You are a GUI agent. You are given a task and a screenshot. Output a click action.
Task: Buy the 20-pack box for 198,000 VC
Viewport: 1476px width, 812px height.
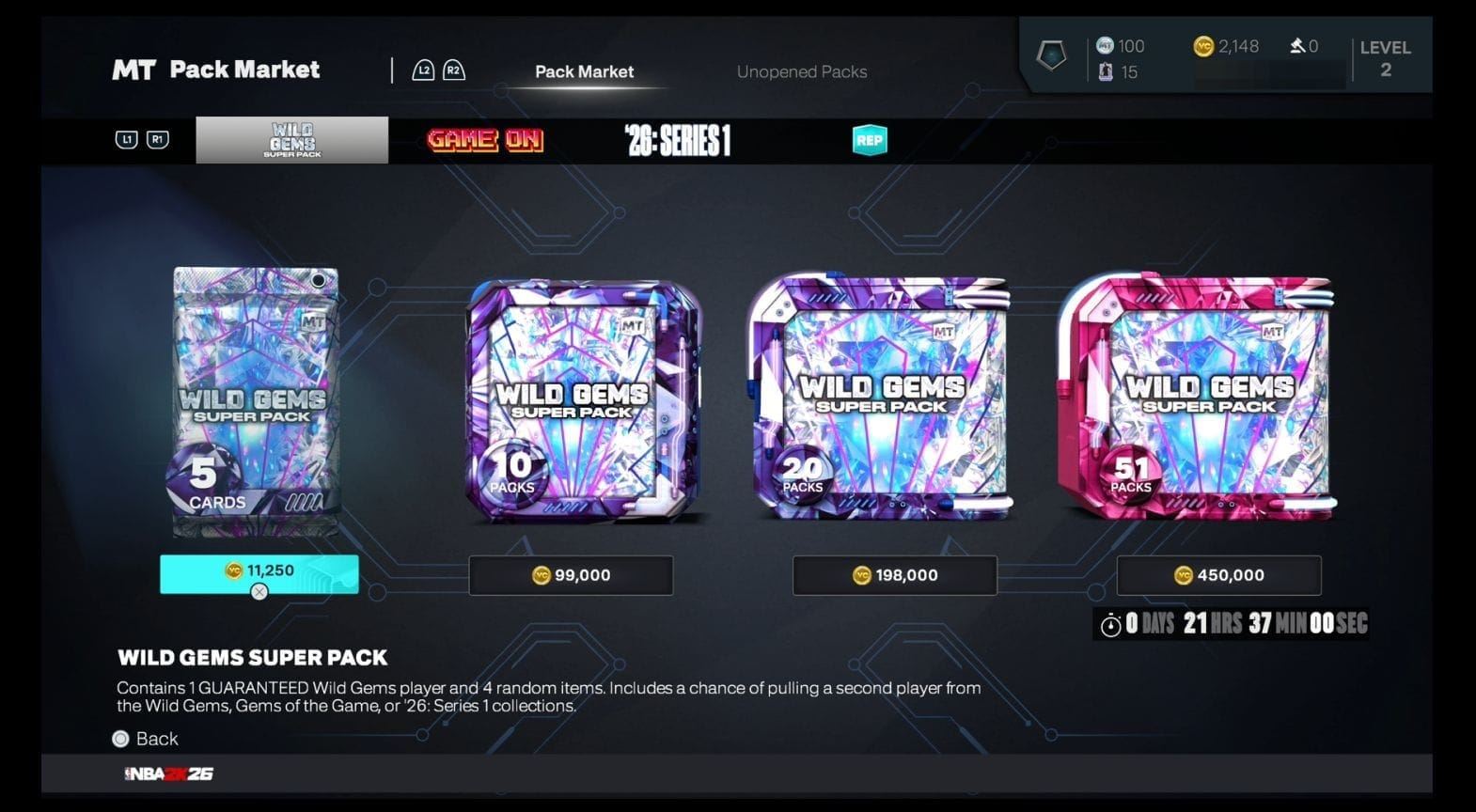click(x=894, y=575)
